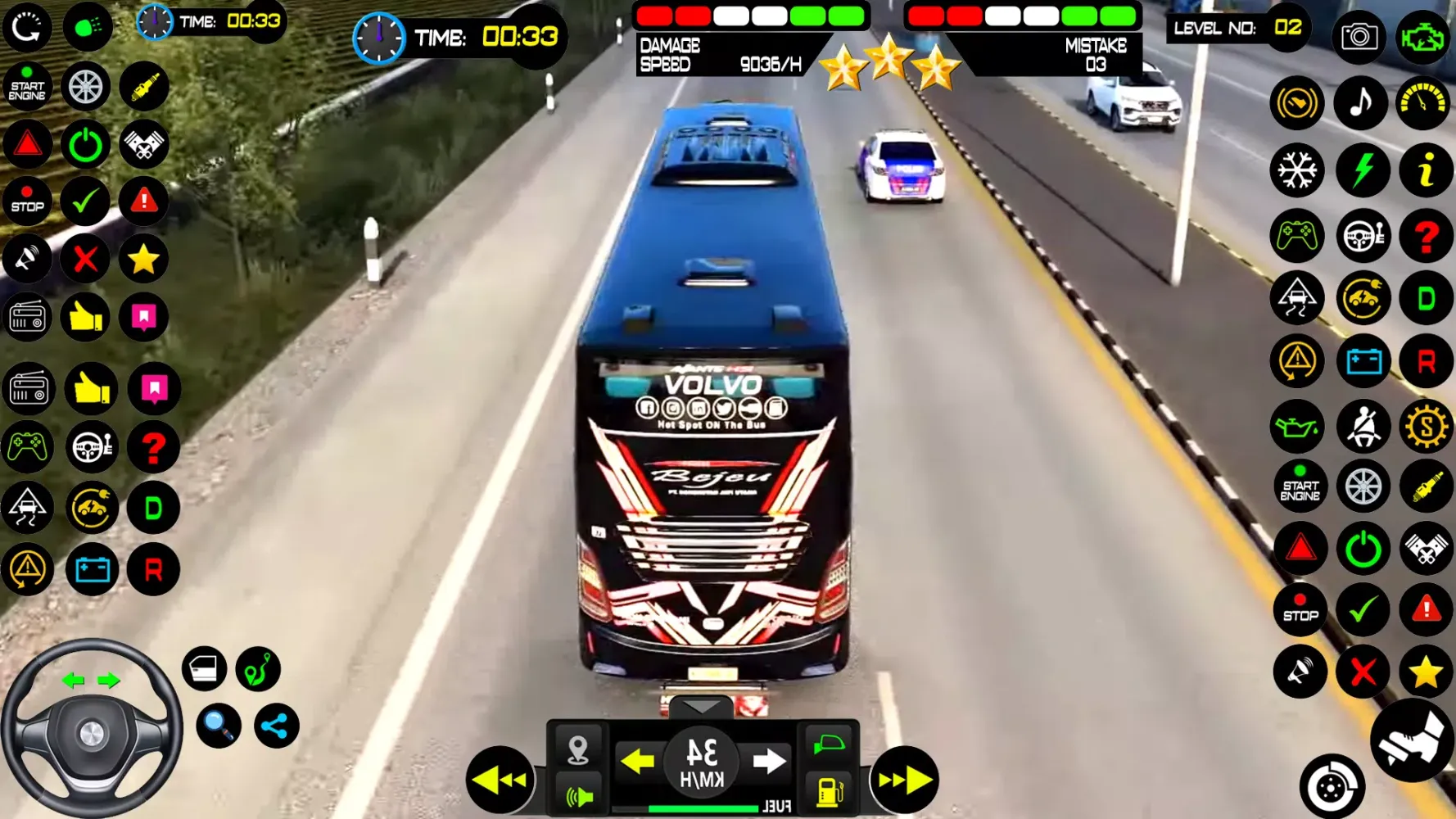The height and width of the screenshot is (819, 1456).
Task: Open the map location pin near the speedometer
Action: pyautogui.click(x=579, y=748)
